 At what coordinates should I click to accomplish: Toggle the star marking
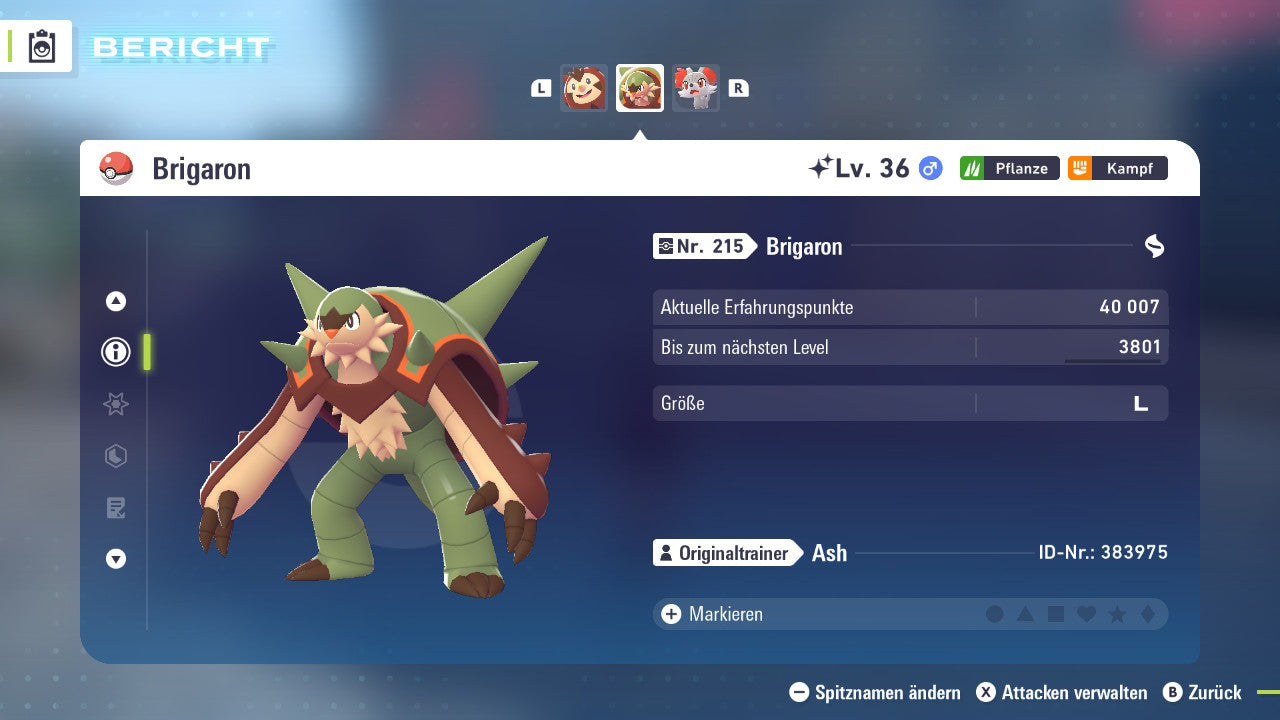[x=1117, y=614]
